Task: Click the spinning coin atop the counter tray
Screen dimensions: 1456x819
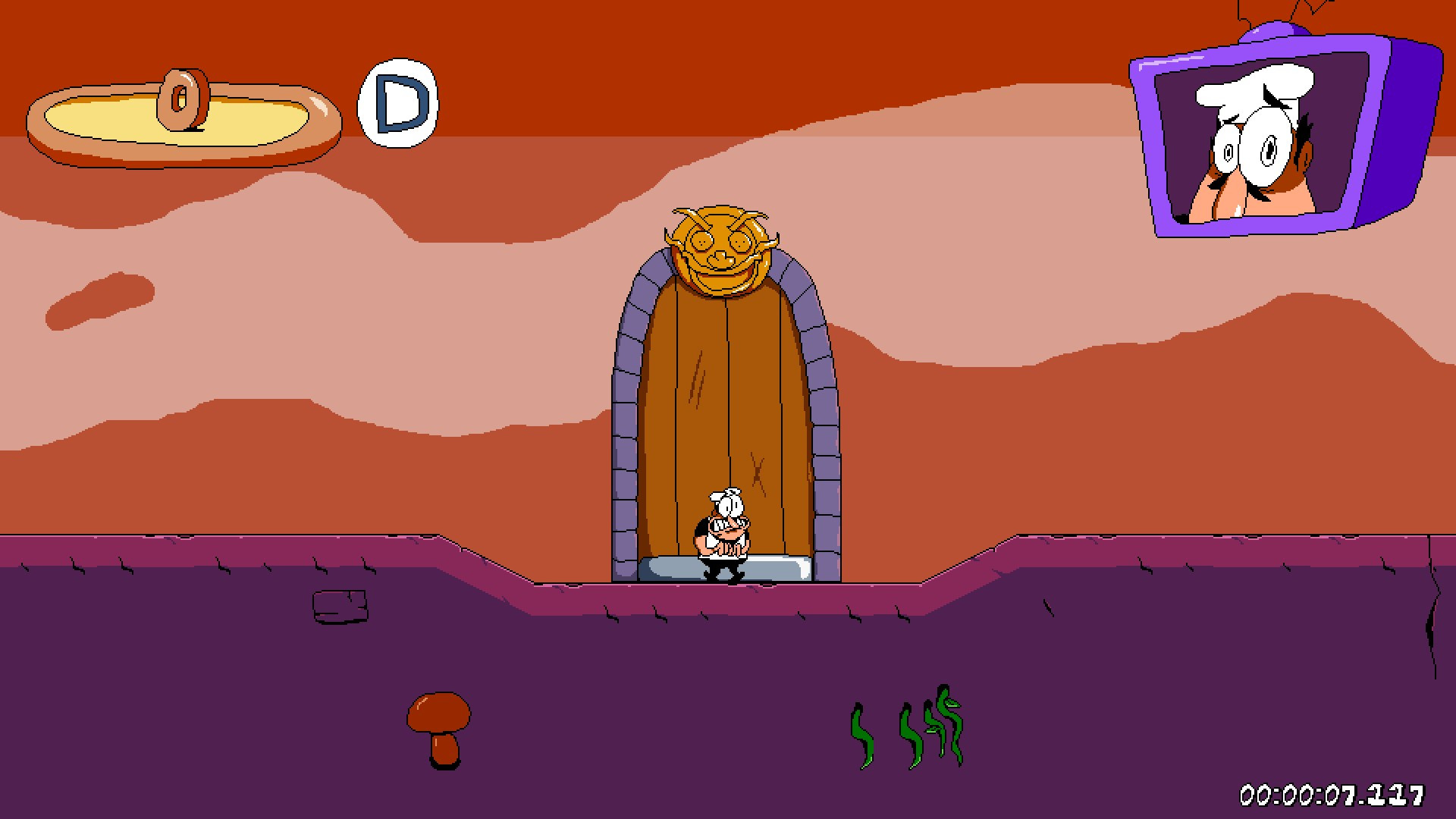Action: [x=182, y=99]
